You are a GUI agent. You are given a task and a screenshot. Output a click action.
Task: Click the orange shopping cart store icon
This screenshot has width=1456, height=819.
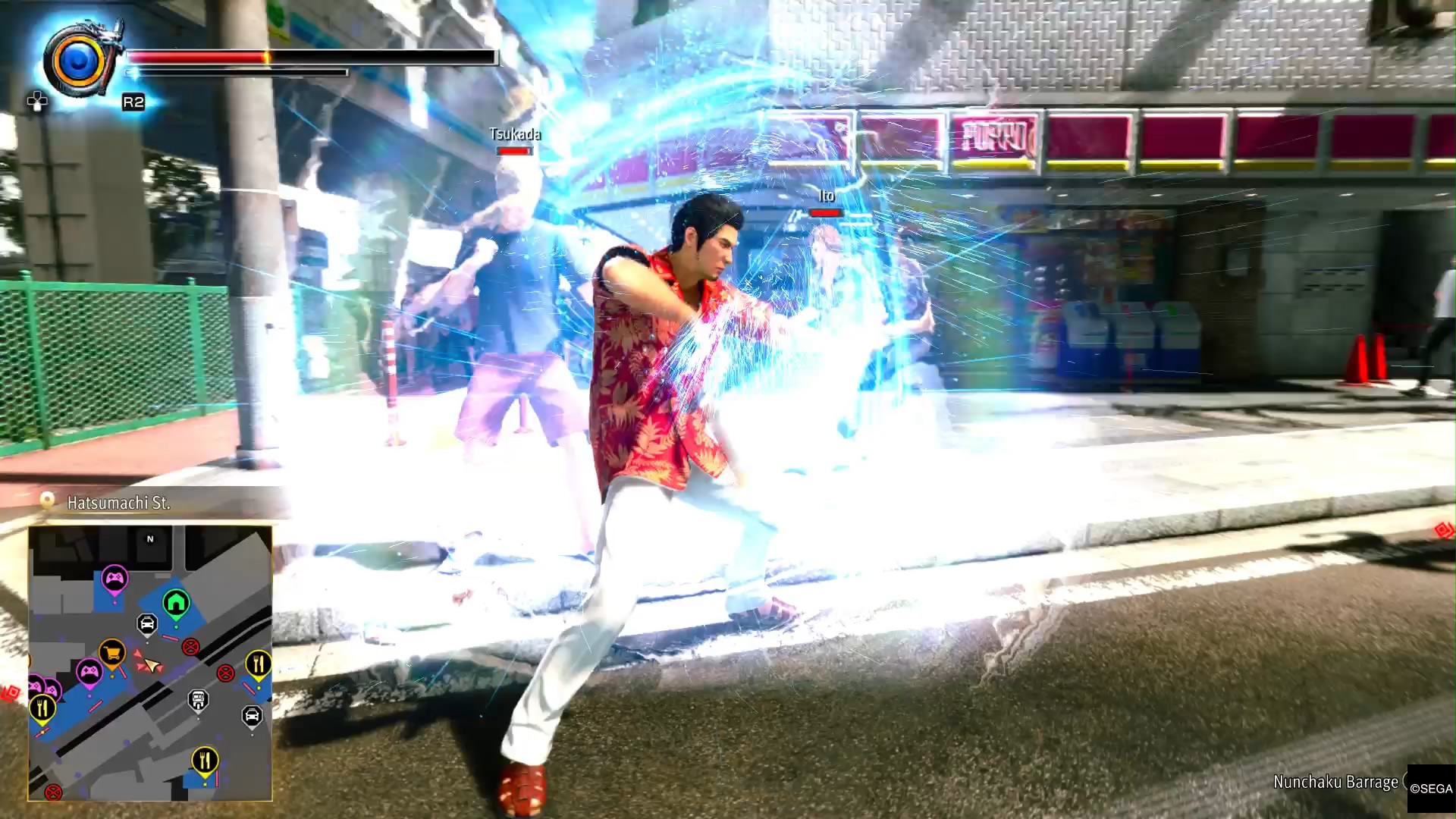tap(112, 652)
